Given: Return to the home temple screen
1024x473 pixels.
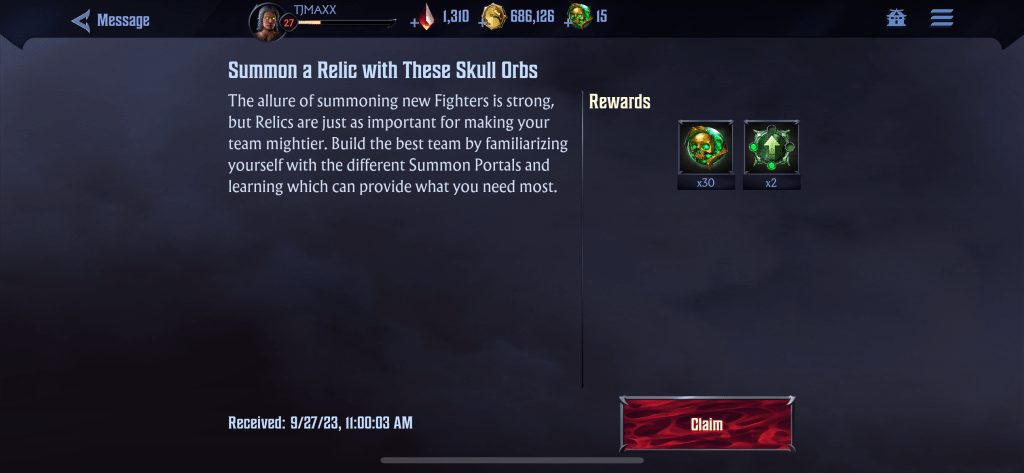Looking at the screenshot, I should click(x=896, y=18).
